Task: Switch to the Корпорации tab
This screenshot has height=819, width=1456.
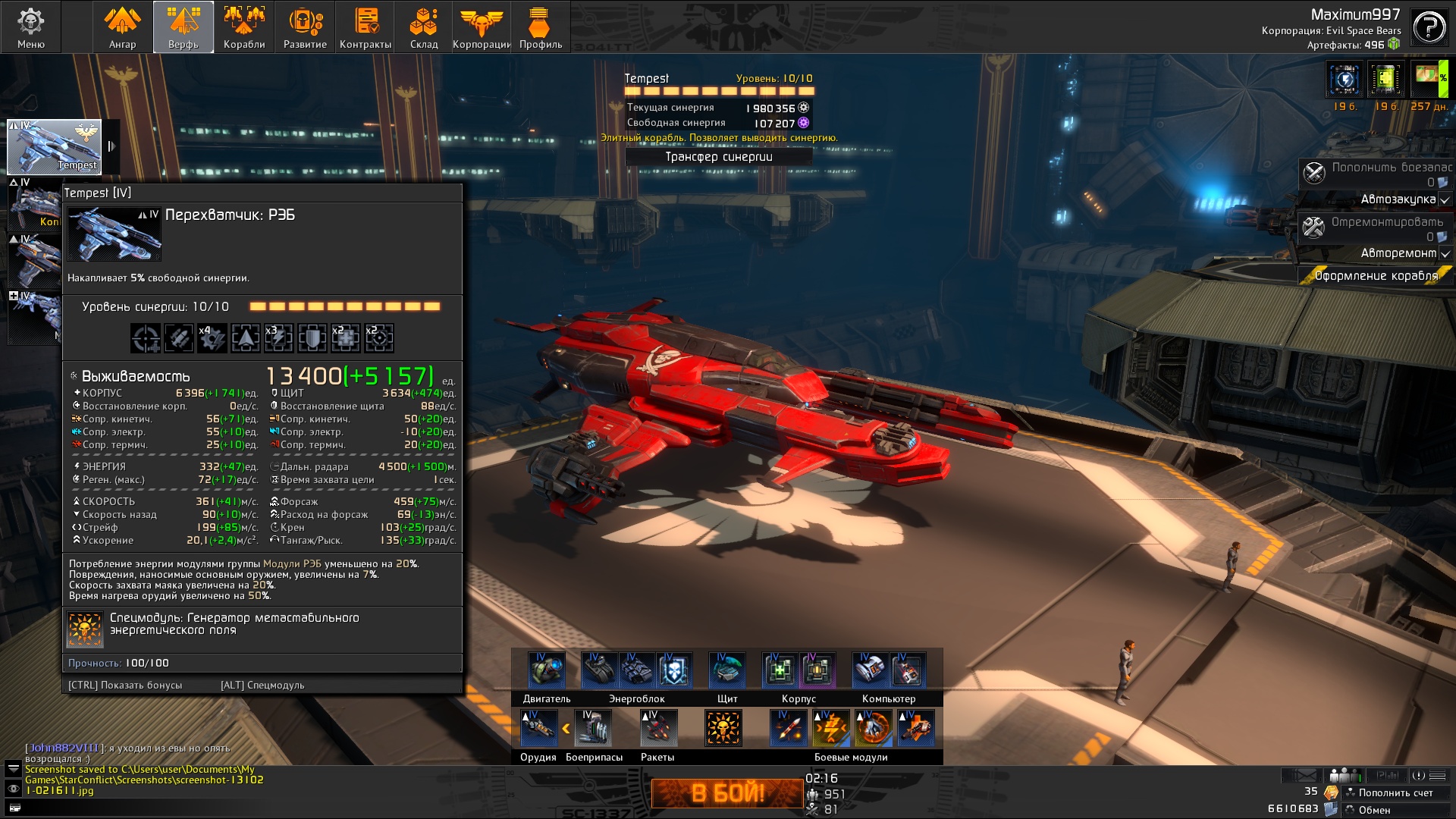Action: point(482,27)
